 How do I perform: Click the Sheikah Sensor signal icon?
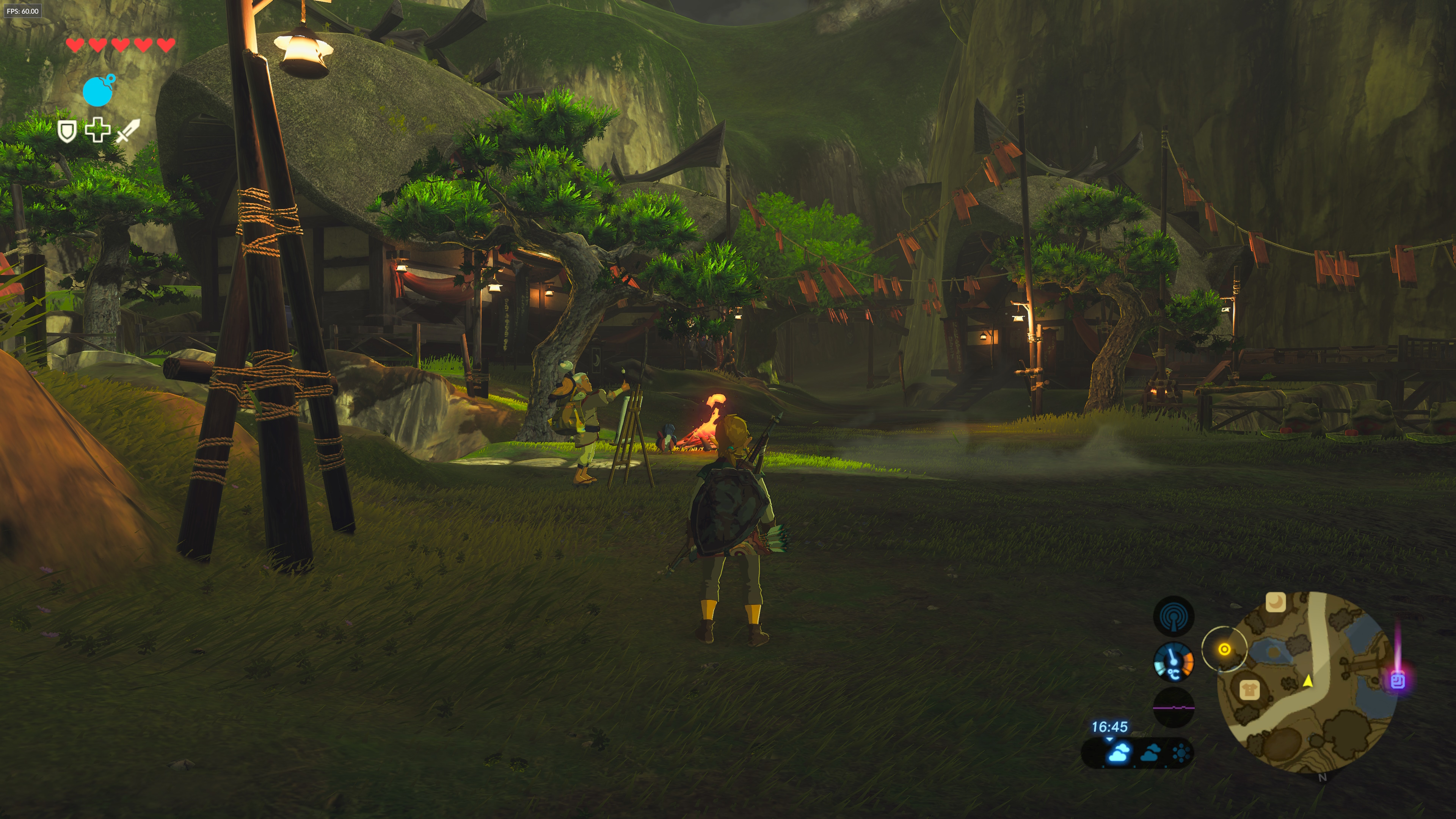click(1174, 617)
